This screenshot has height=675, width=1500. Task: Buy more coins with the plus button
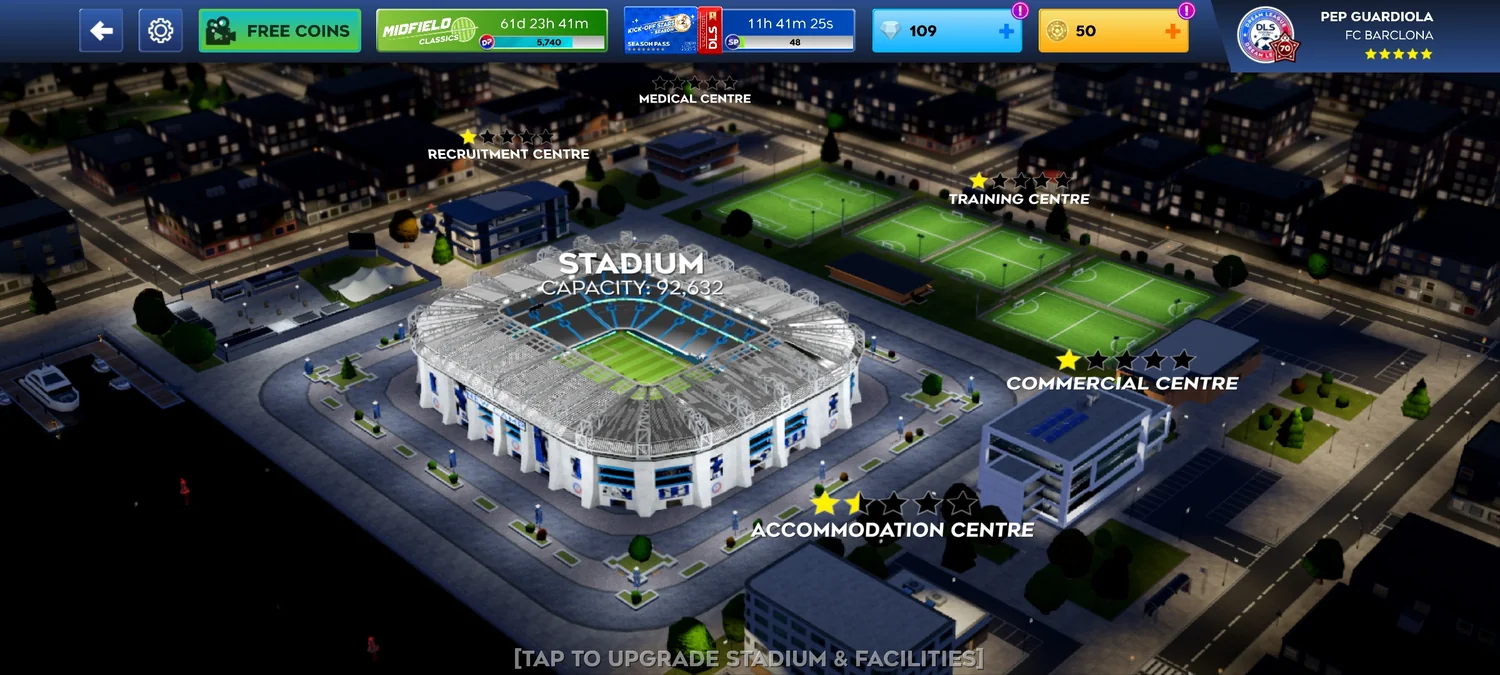tap(1172, 31)
